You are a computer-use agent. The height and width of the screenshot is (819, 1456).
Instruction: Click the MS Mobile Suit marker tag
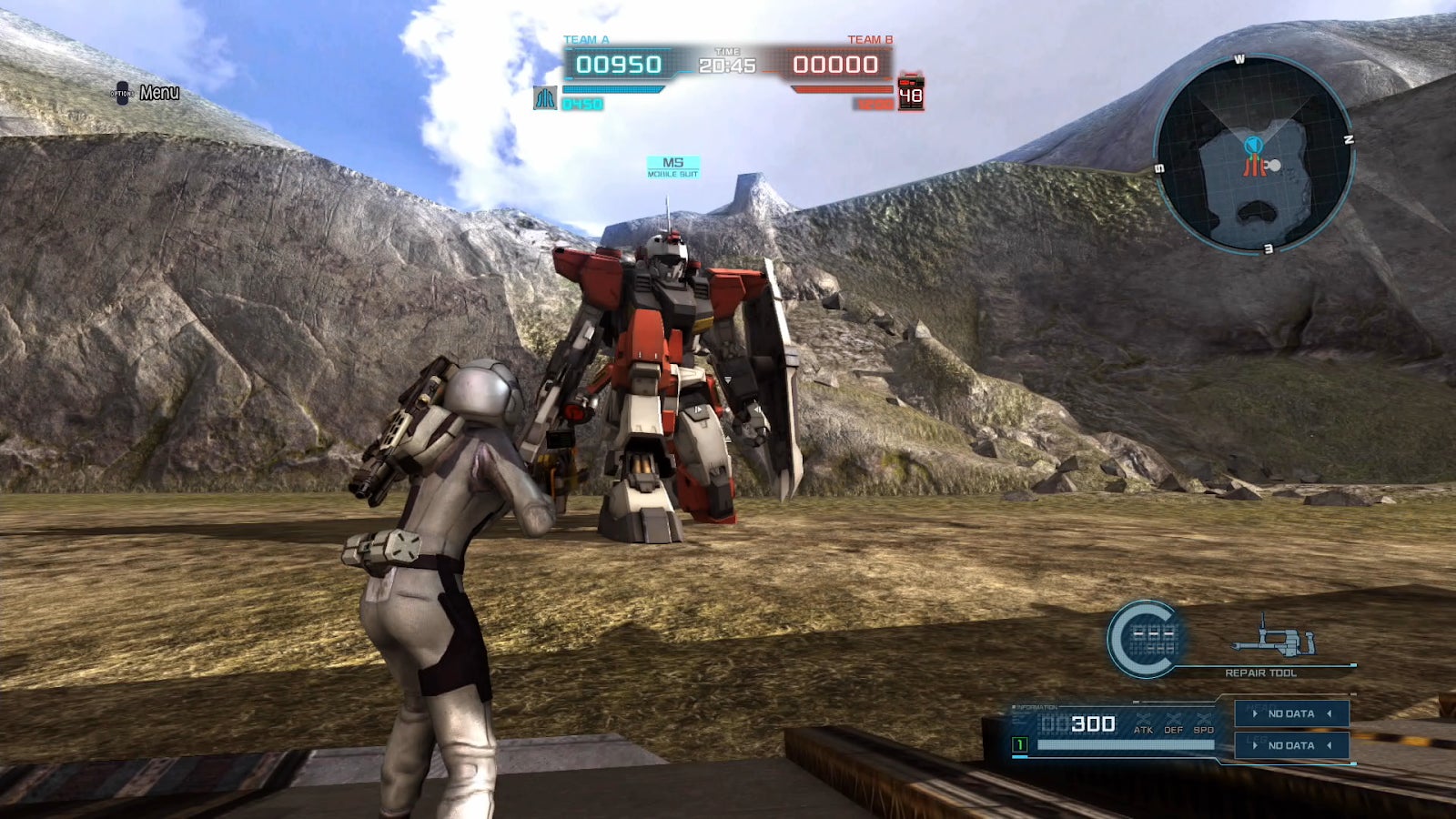point(672,167)
